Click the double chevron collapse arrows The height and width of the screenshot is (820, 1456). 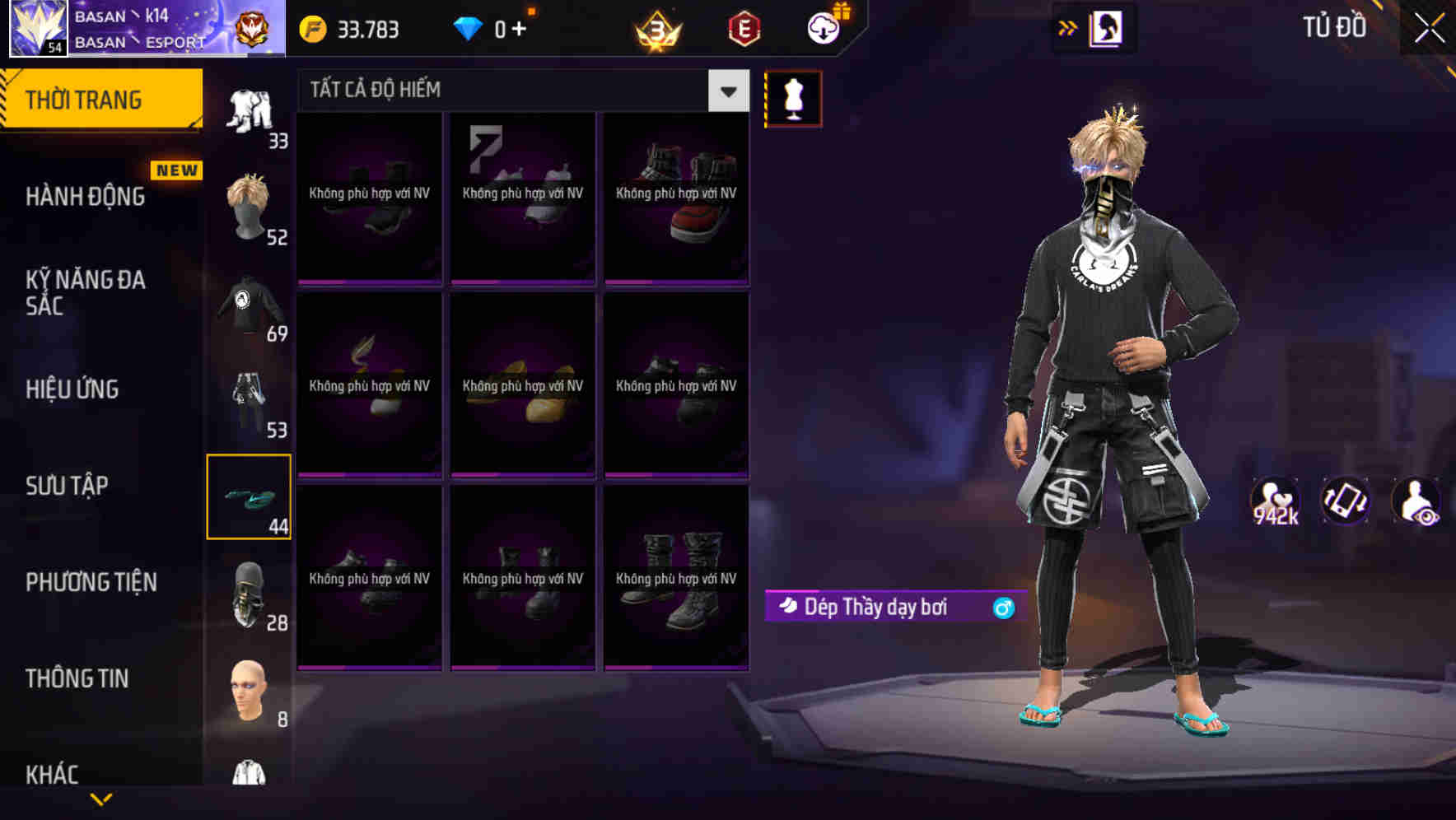(x=1068, y=27)
